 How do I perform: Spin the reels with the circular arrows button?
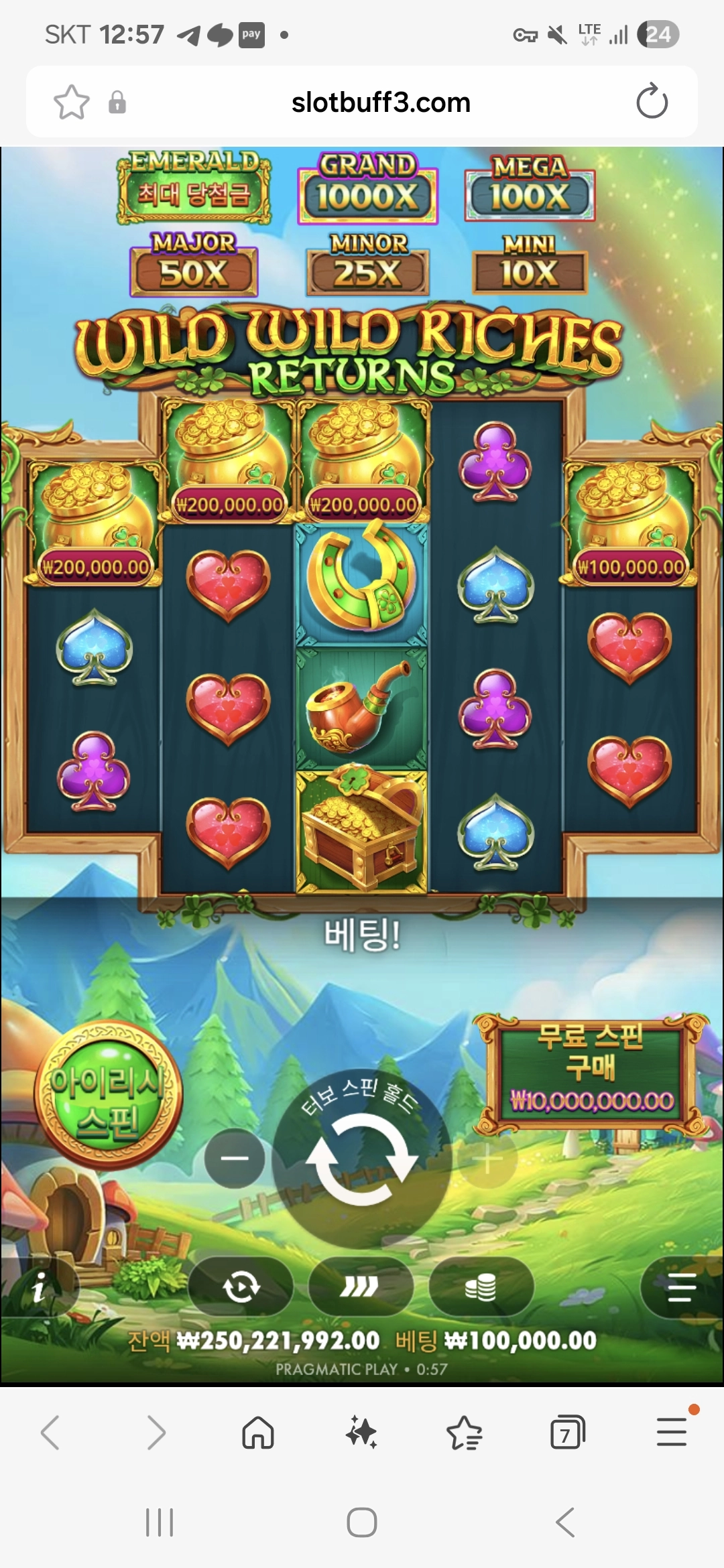coord(362,1159)
